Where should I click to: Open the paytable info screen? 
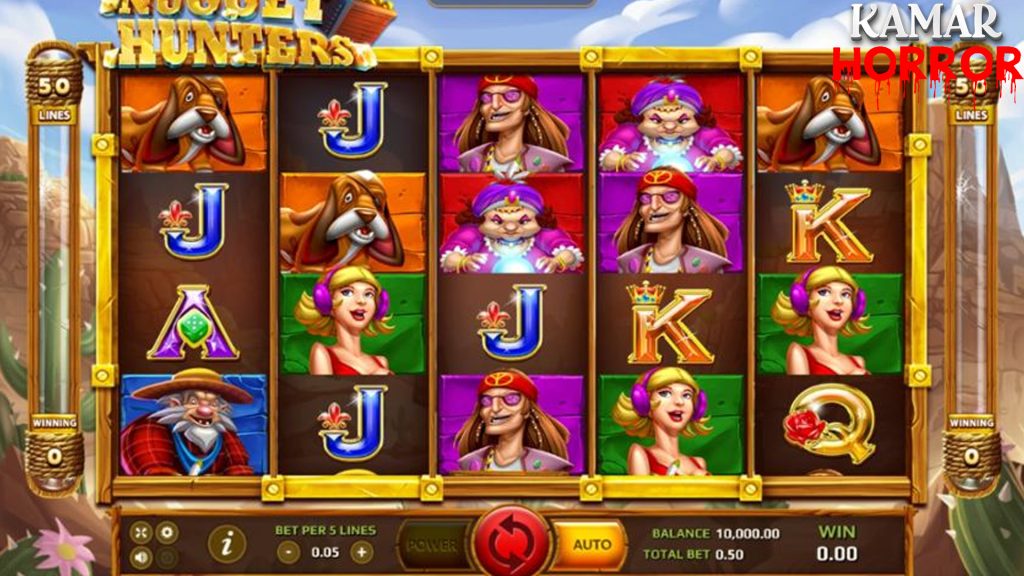[228, 544]
